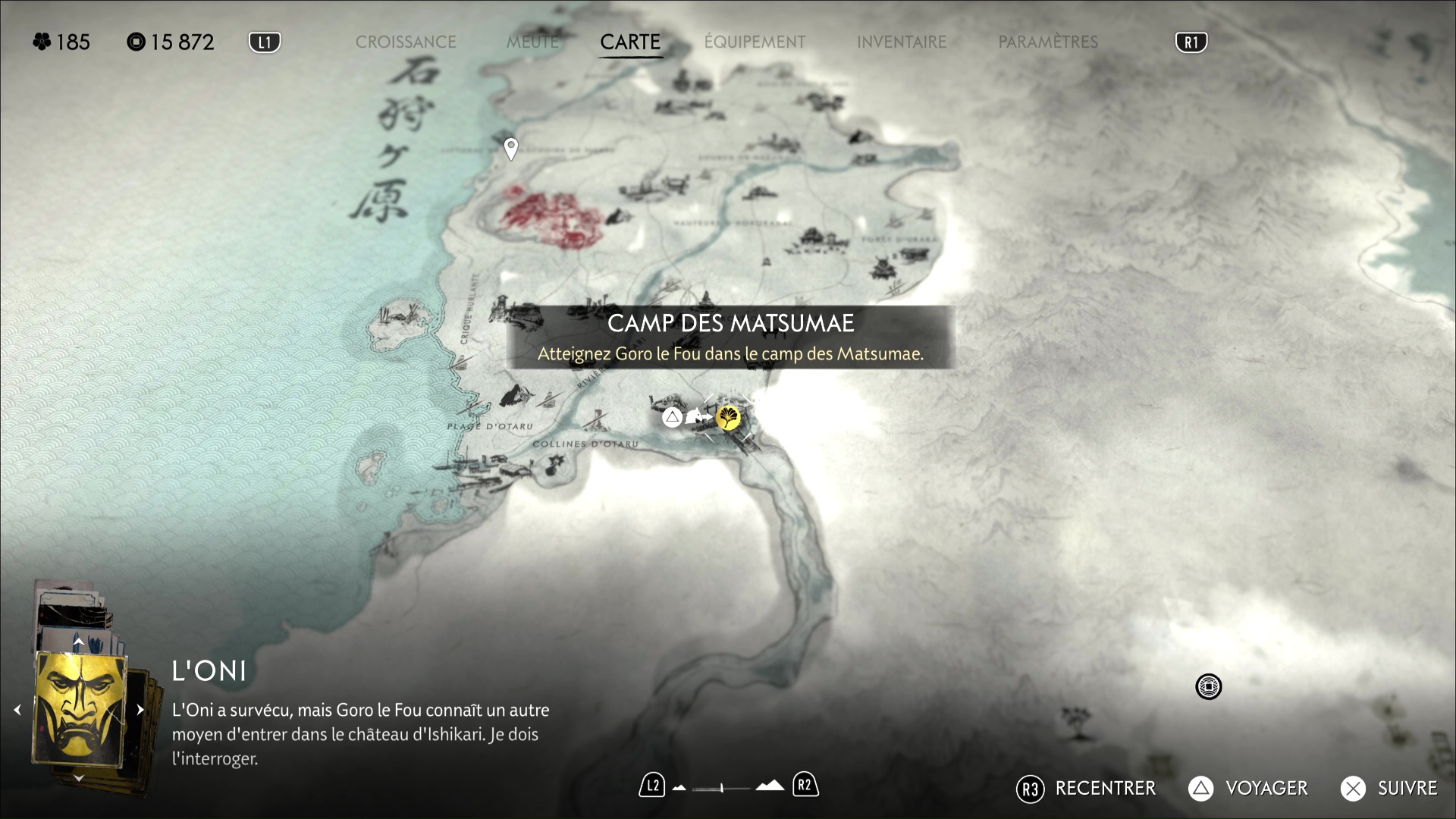Click the golden ginkgo quest marker
This screenshot has width=1456, height=819.
[729, 417]
